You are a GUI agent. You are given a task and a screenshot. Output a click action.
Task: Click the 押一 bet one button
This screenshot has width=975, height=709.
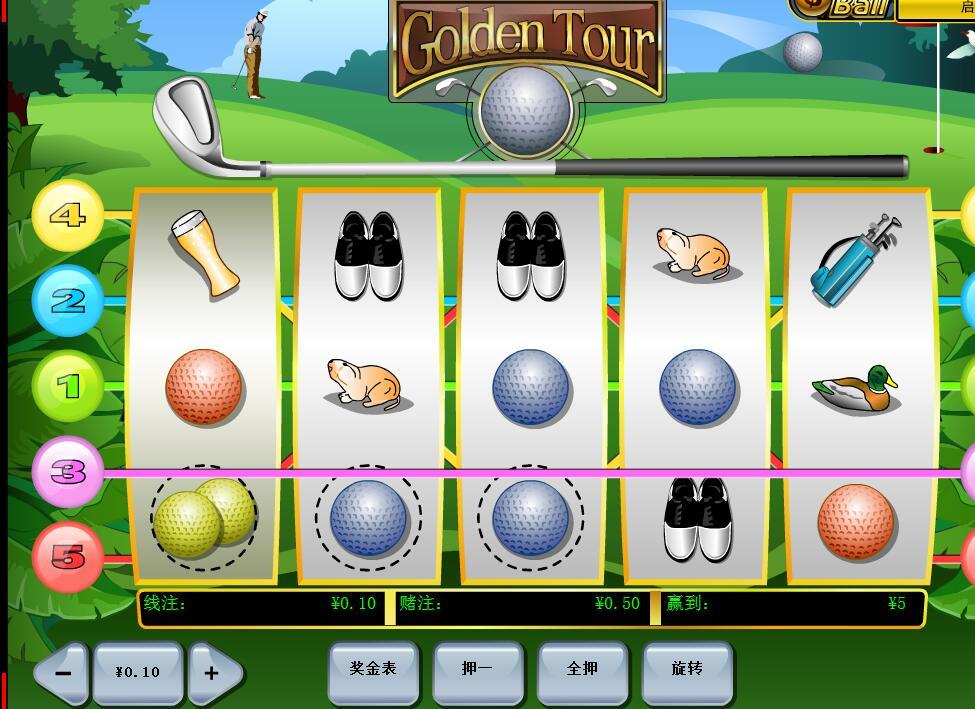point(477,669)
